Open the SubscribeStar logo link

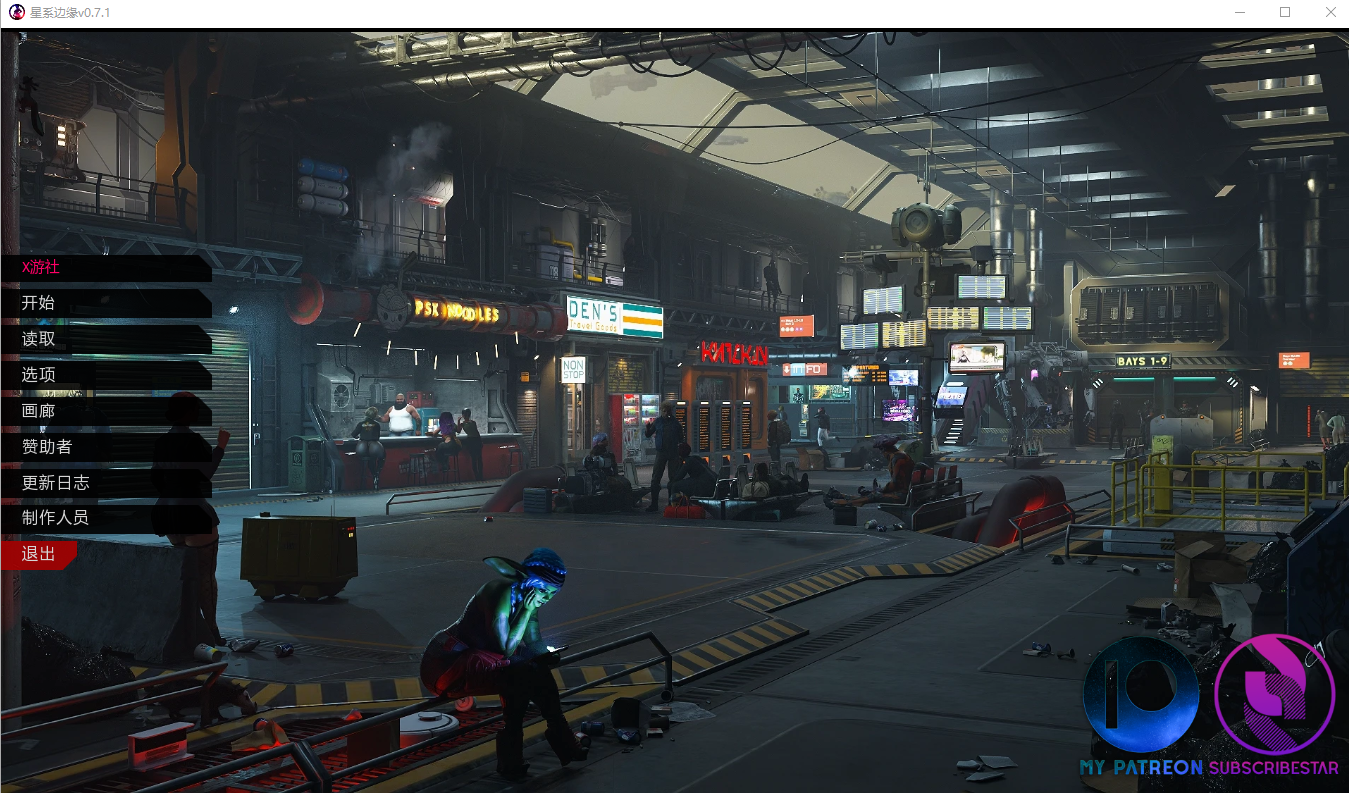[x=1274, y=706]
